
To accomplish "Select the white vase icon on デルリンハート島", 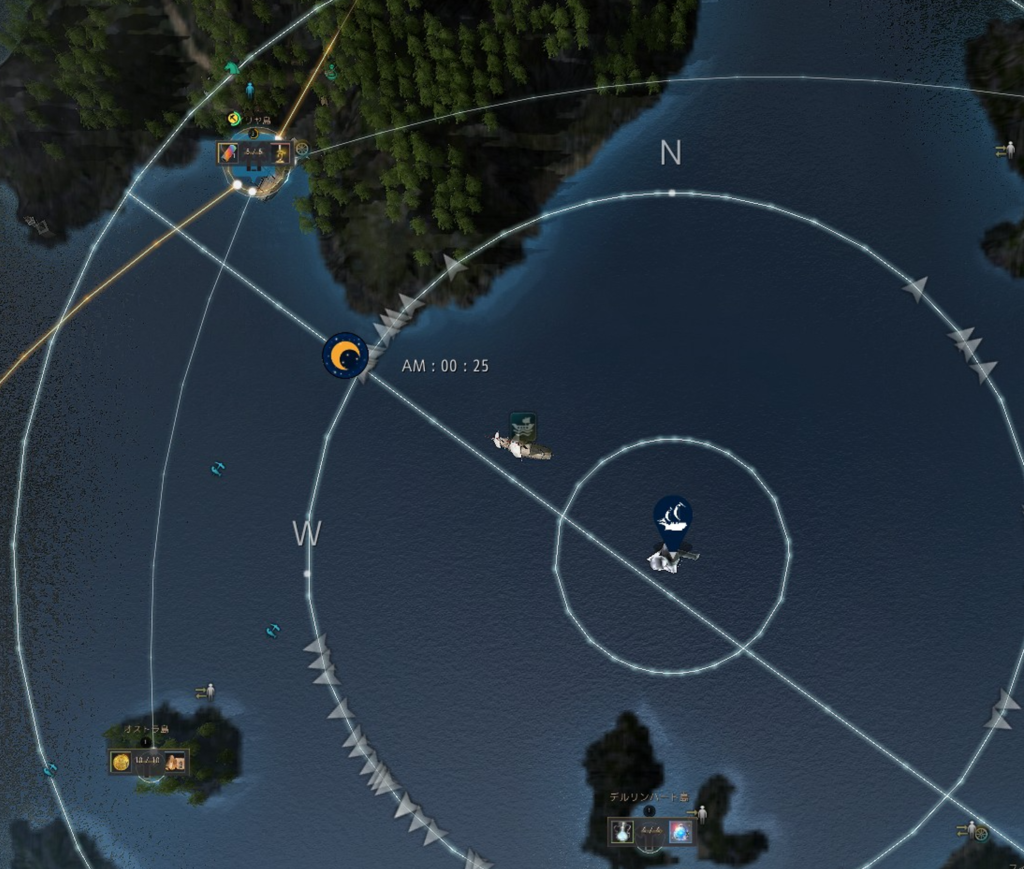I will pyautogui.click(x=623, y=831).
